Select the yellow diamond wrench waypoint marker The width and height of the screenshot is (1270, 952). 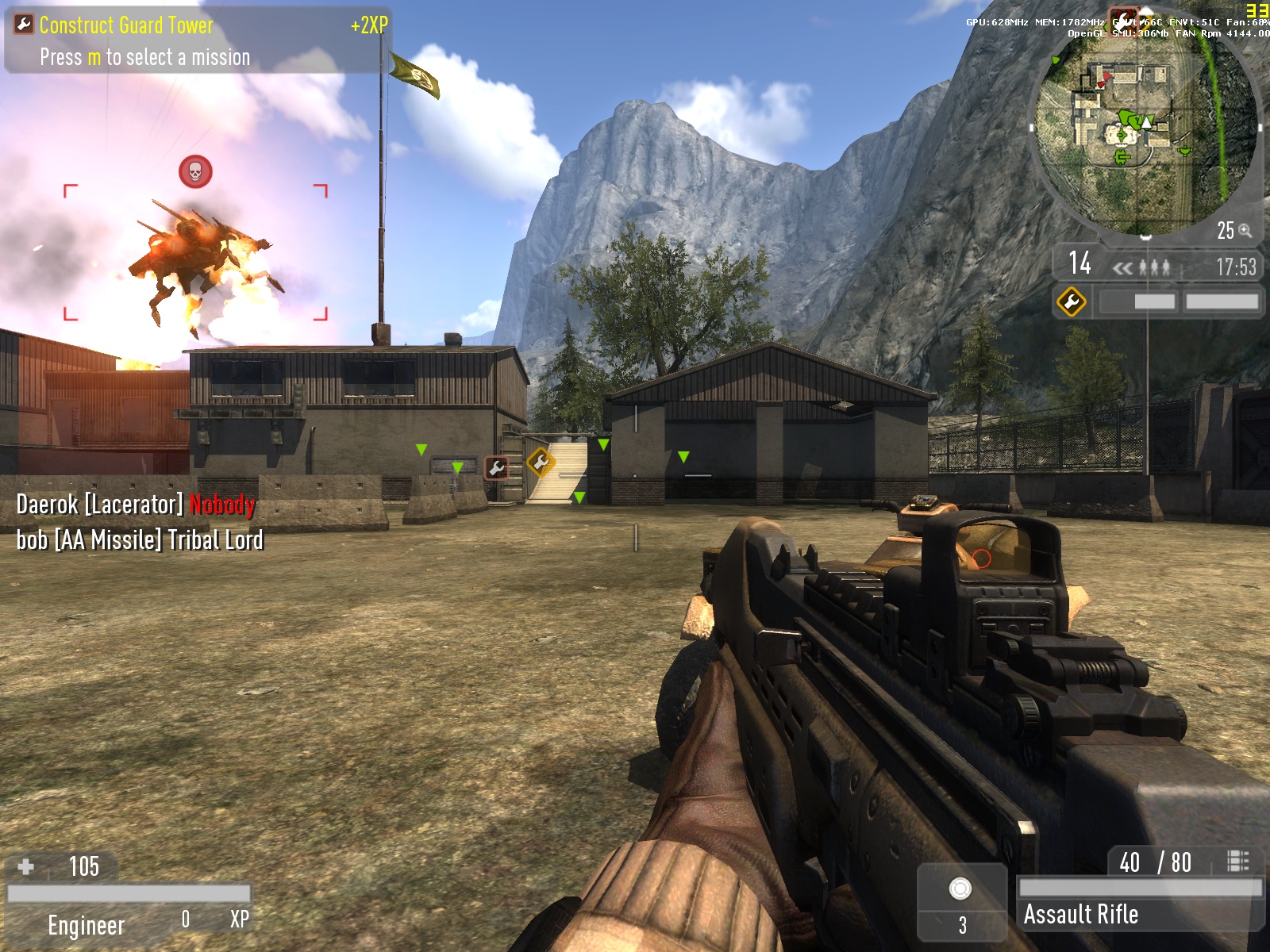click(x=541, y=461)
